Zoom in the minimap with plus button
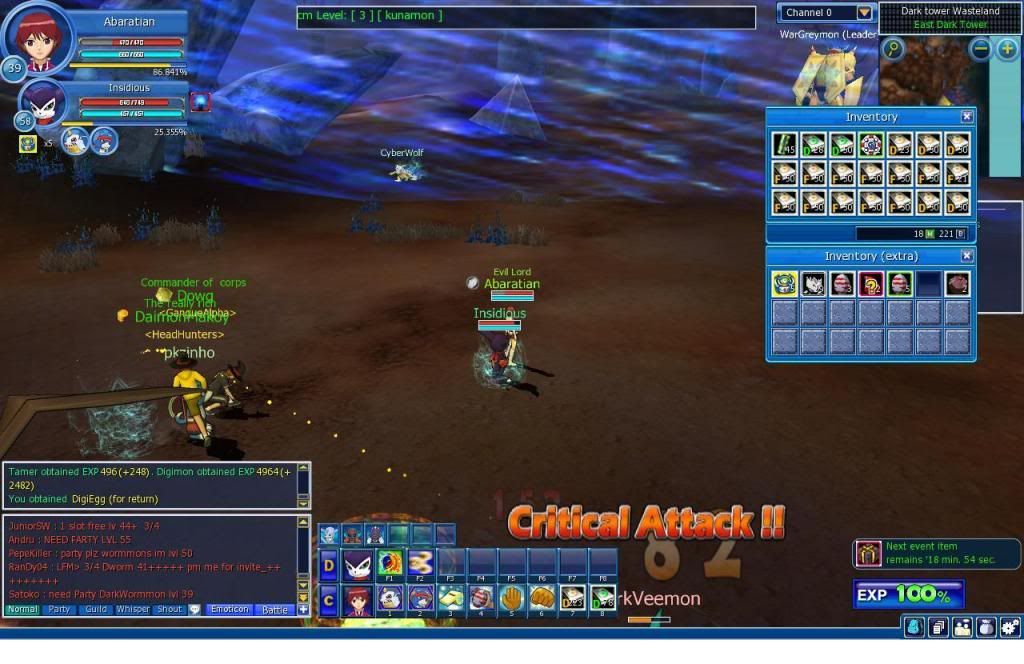The image size is (1024, 664). [x=1006, y=48]
